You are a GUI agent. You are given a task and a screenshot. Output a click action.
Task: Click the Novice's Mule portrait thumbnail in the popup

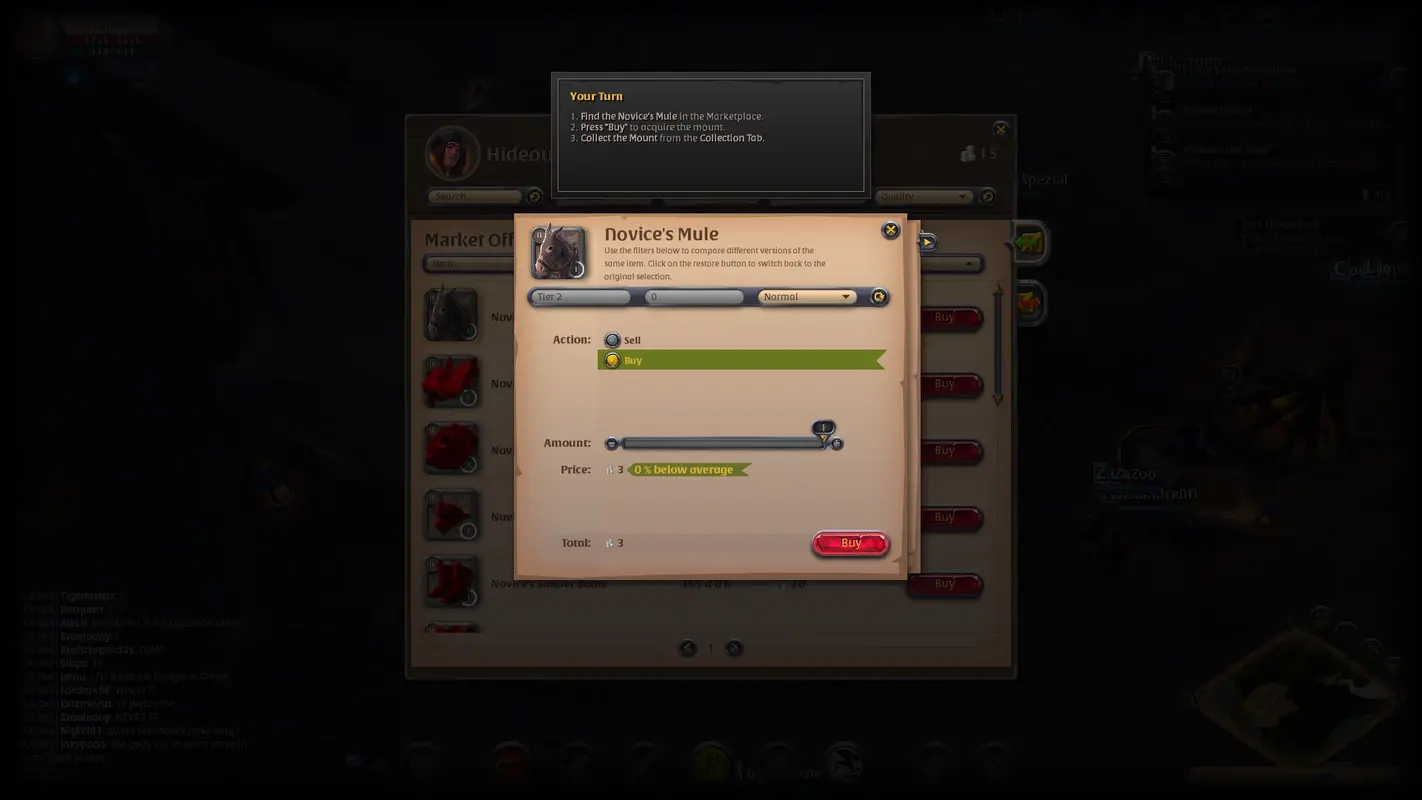click(x=556, y=250)
